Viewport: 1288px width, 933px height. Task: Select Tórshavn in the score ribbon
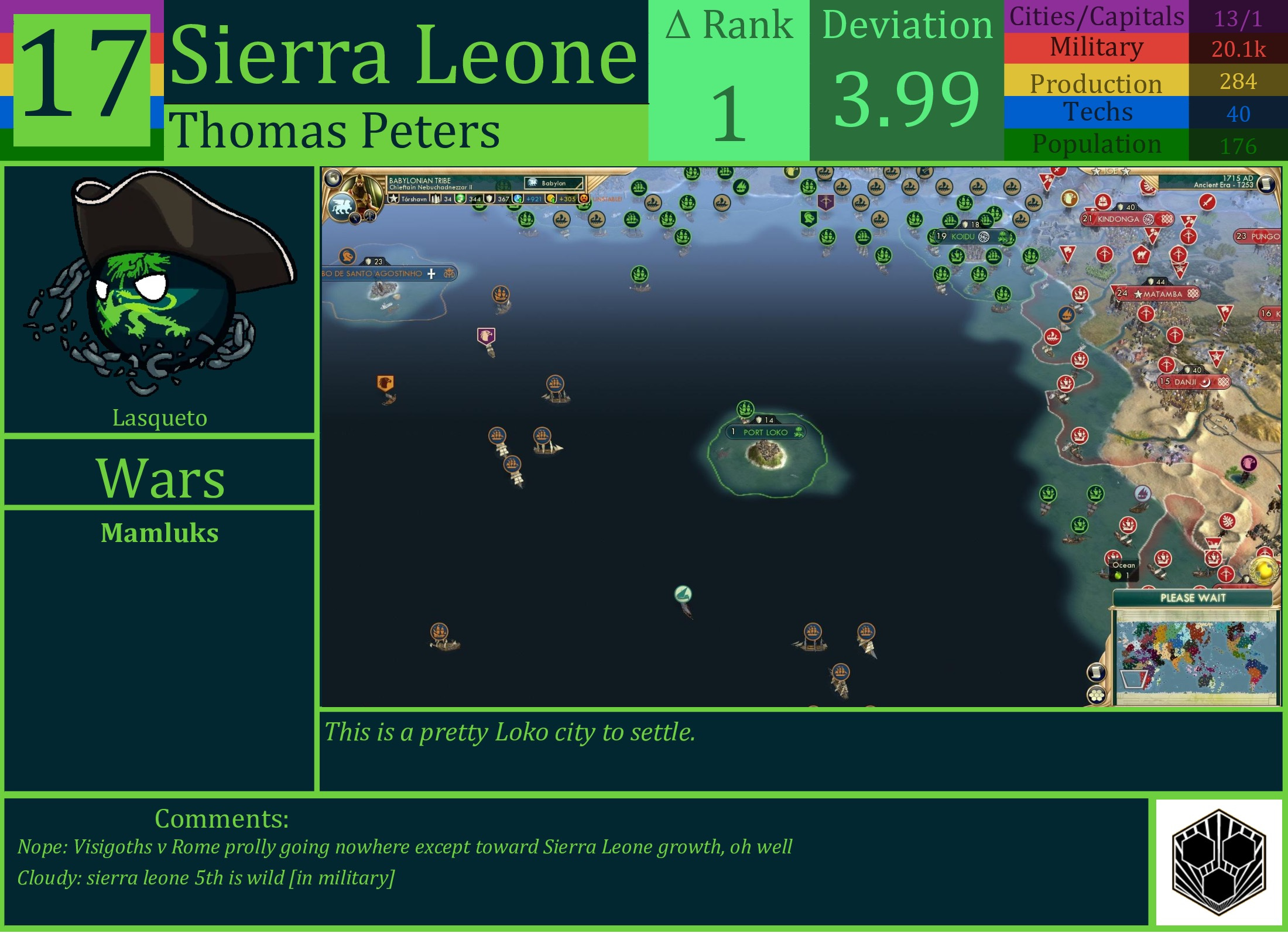click(x=415, y=199)
